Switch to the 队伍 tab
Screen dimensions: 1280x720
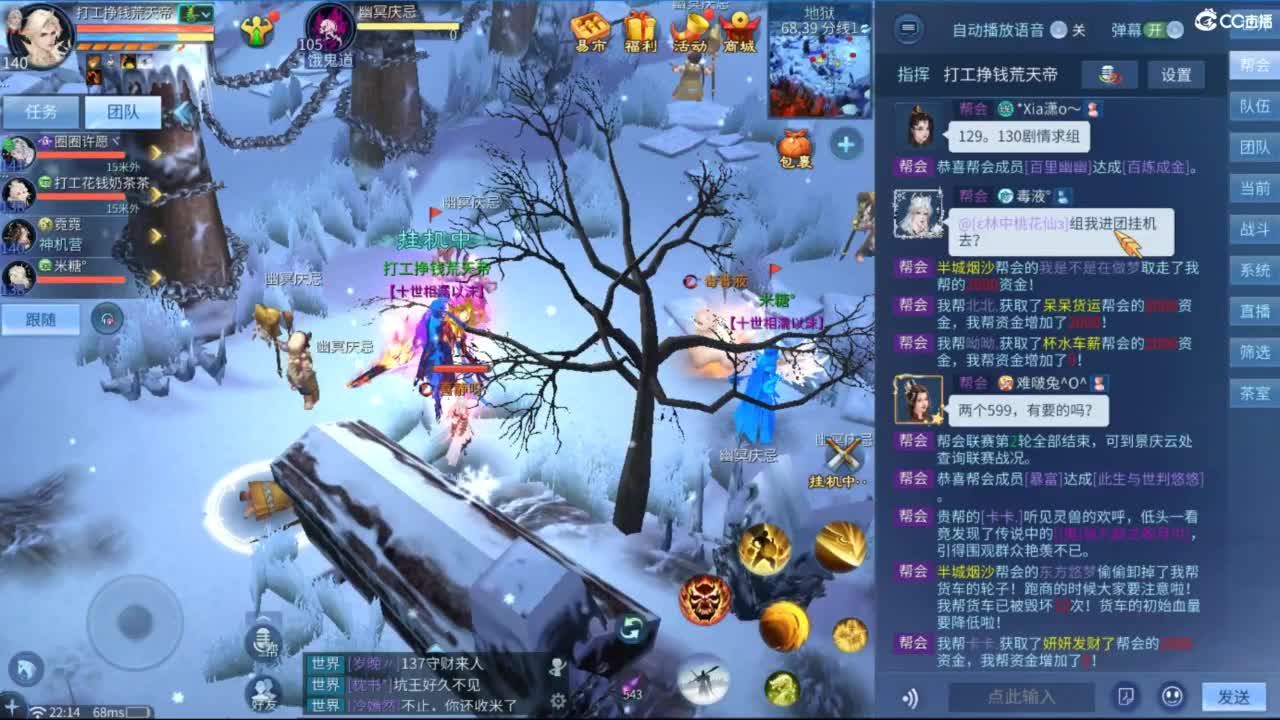coord(1254,108)
